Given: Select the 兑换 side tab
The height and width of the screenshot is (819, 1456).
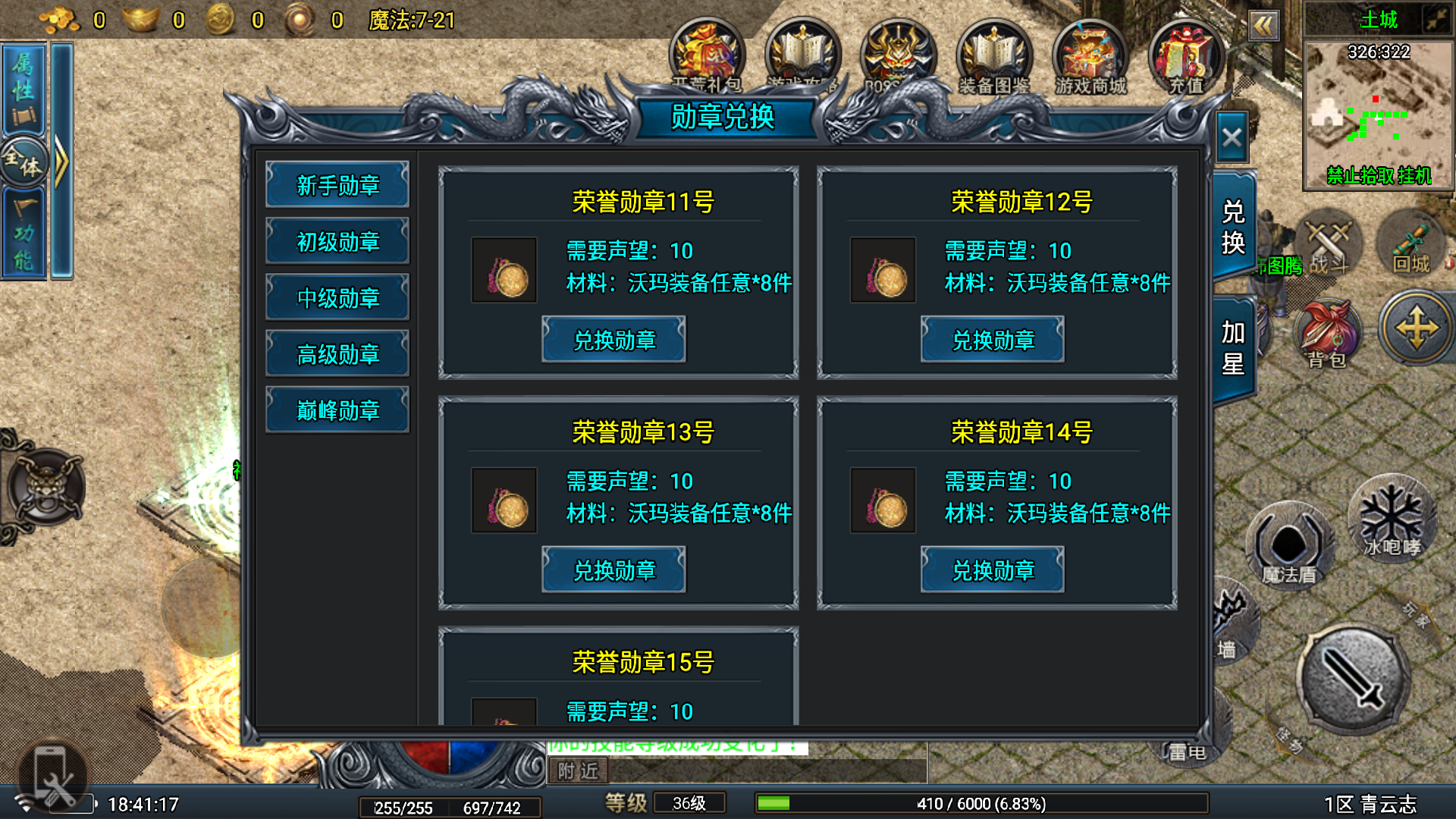Looking at the screenshot, I should 1233,227.
